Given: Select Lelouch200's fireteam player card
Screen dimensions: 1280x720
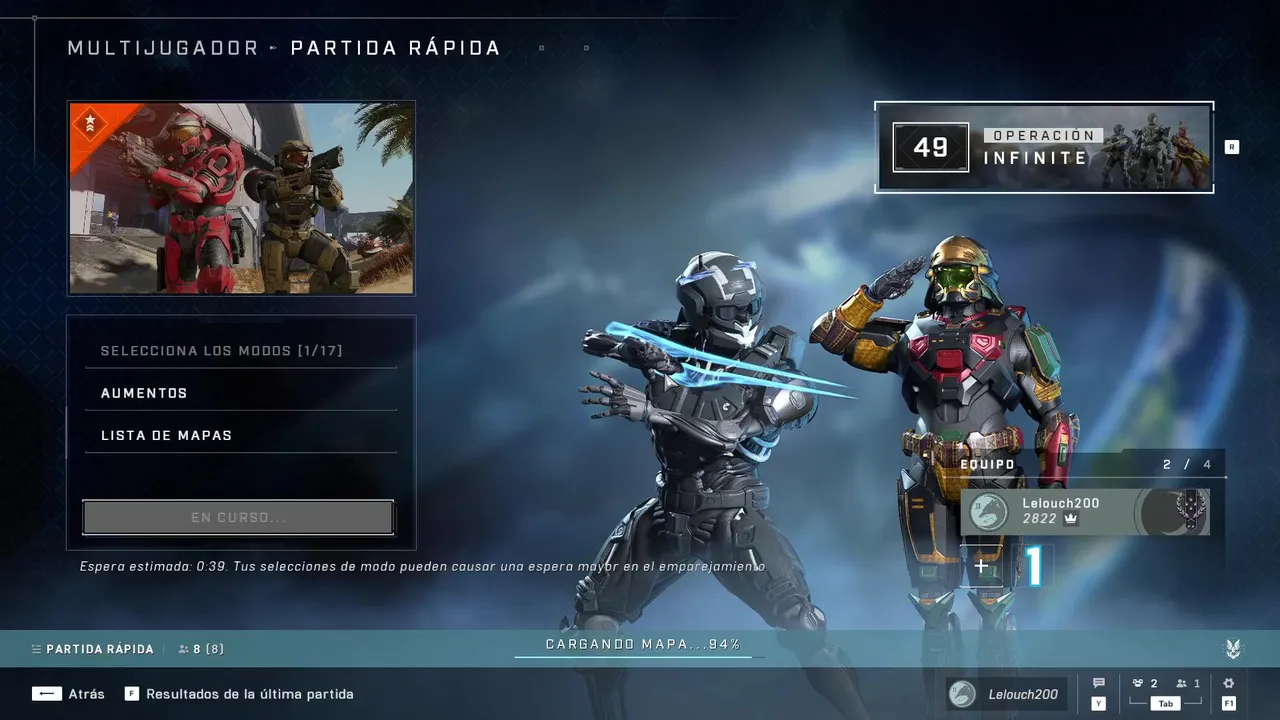Looking at the screenshot, I should [1085, 511].
